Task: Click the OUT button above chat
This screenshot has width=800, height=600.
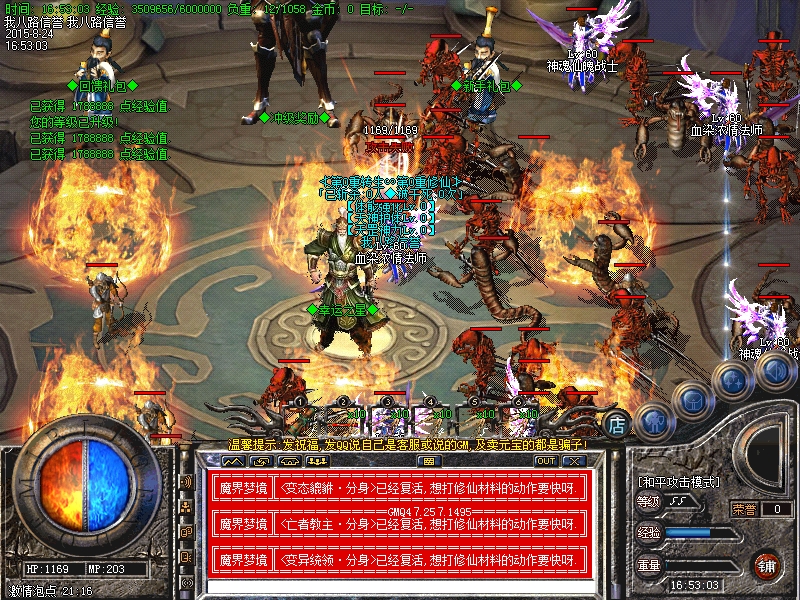Action: [545, 461]
